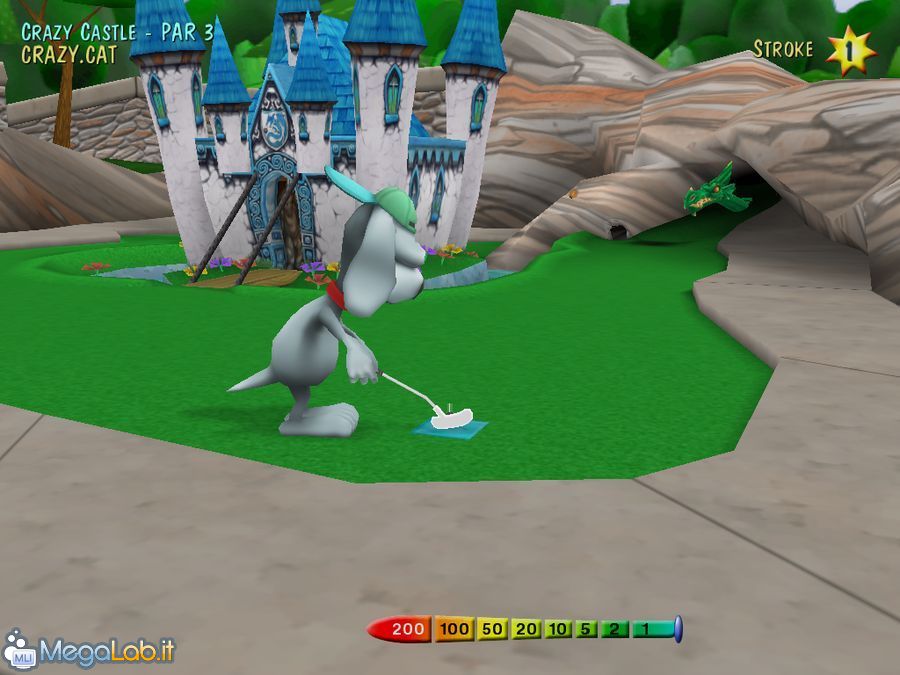Click the 5 segment on the meter
The height and width of the screenshot is (675, 900).
click(587, 629)
